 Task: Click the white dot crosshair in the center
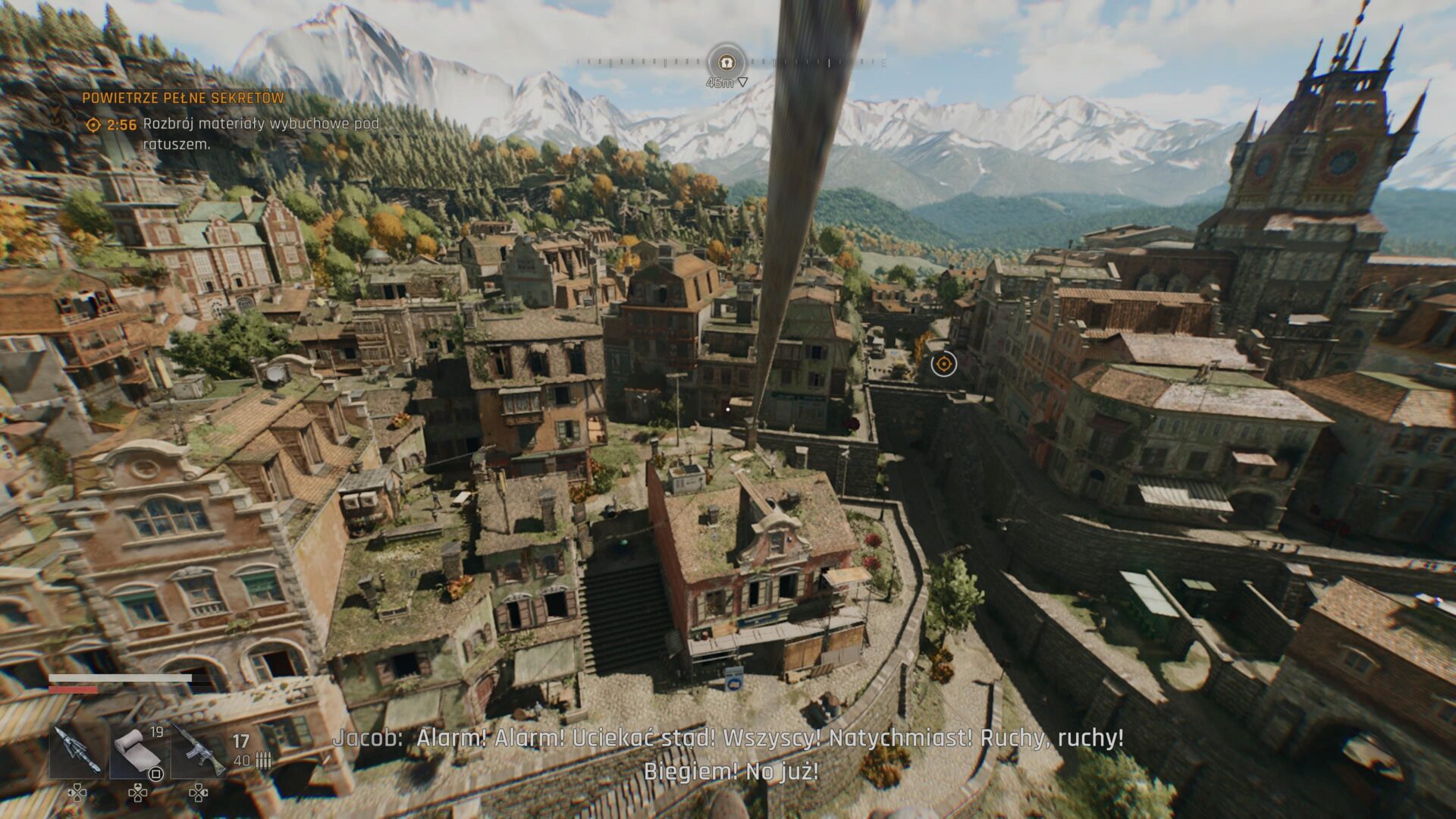pos(727,409)
